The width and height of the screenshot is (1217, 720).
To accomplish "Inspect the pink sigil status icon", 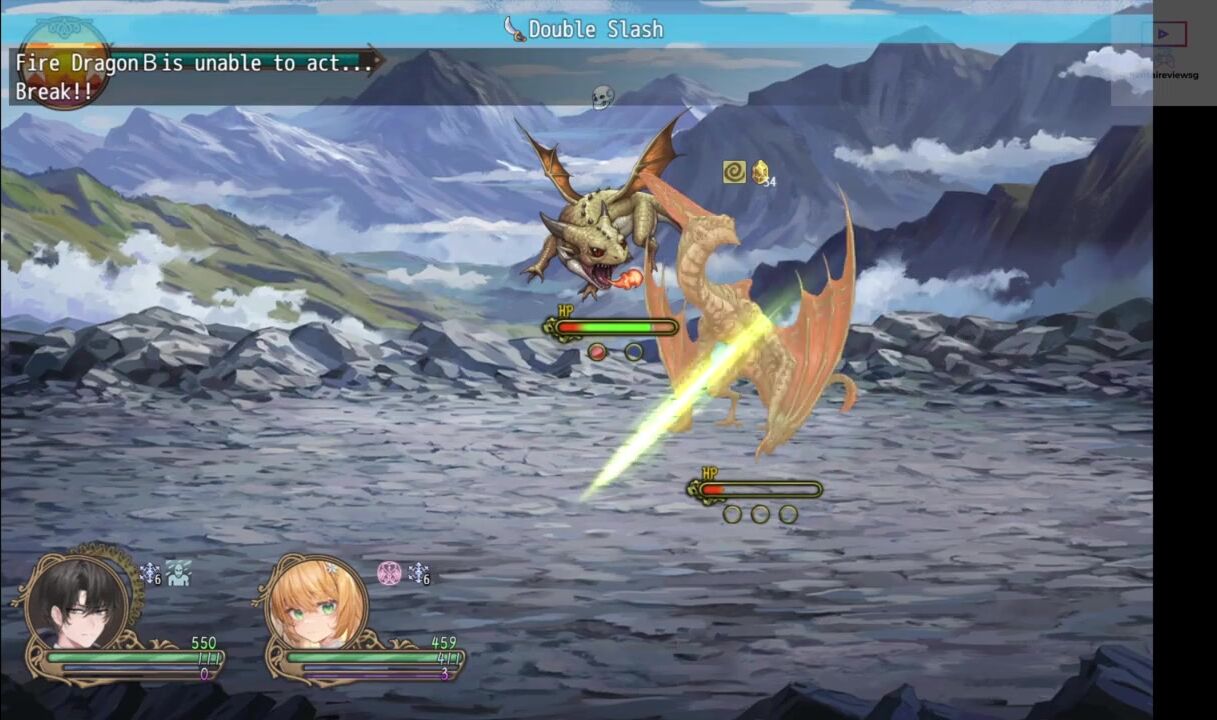I will pos(389,573).
